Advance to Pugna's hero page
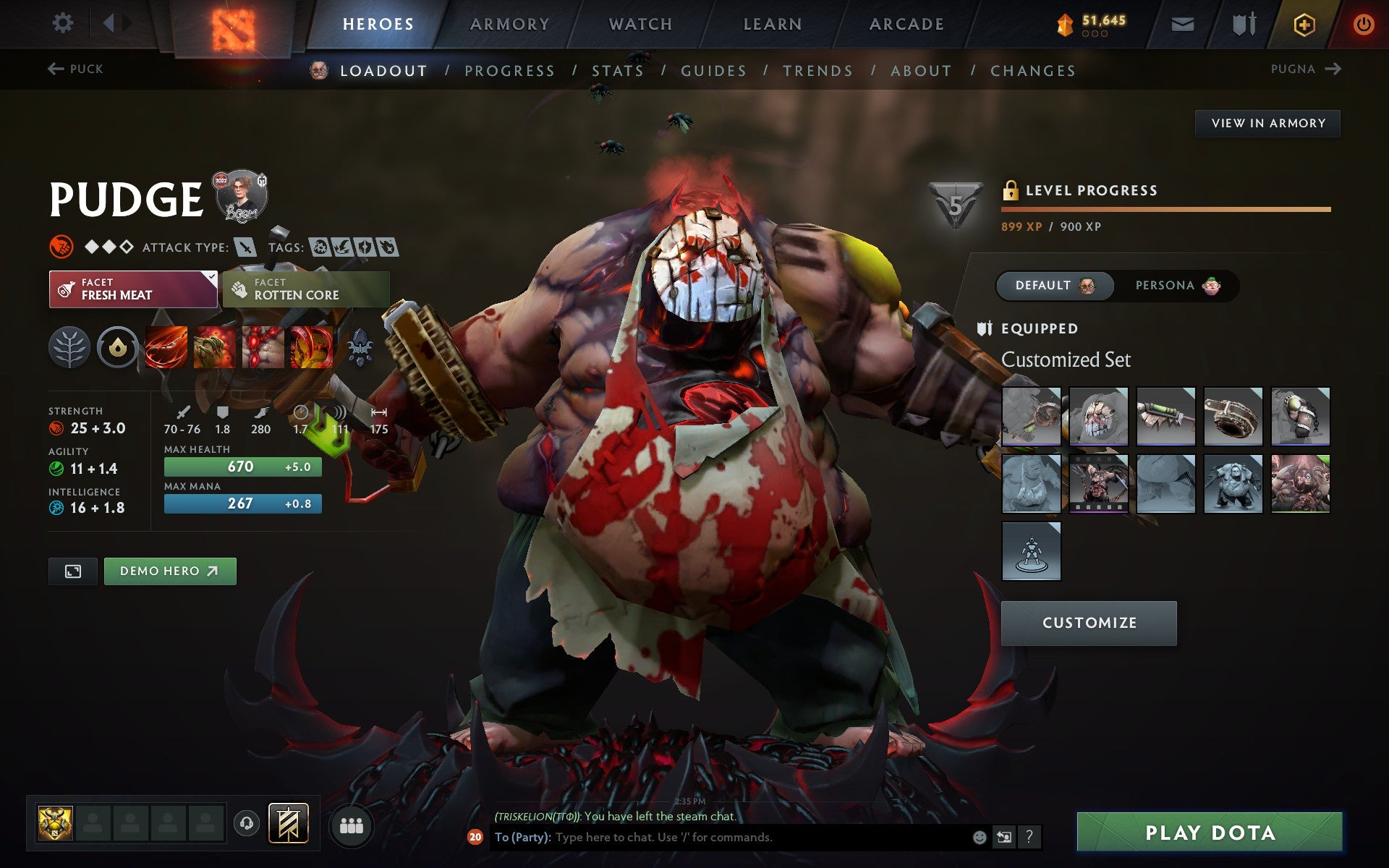 1306,69
